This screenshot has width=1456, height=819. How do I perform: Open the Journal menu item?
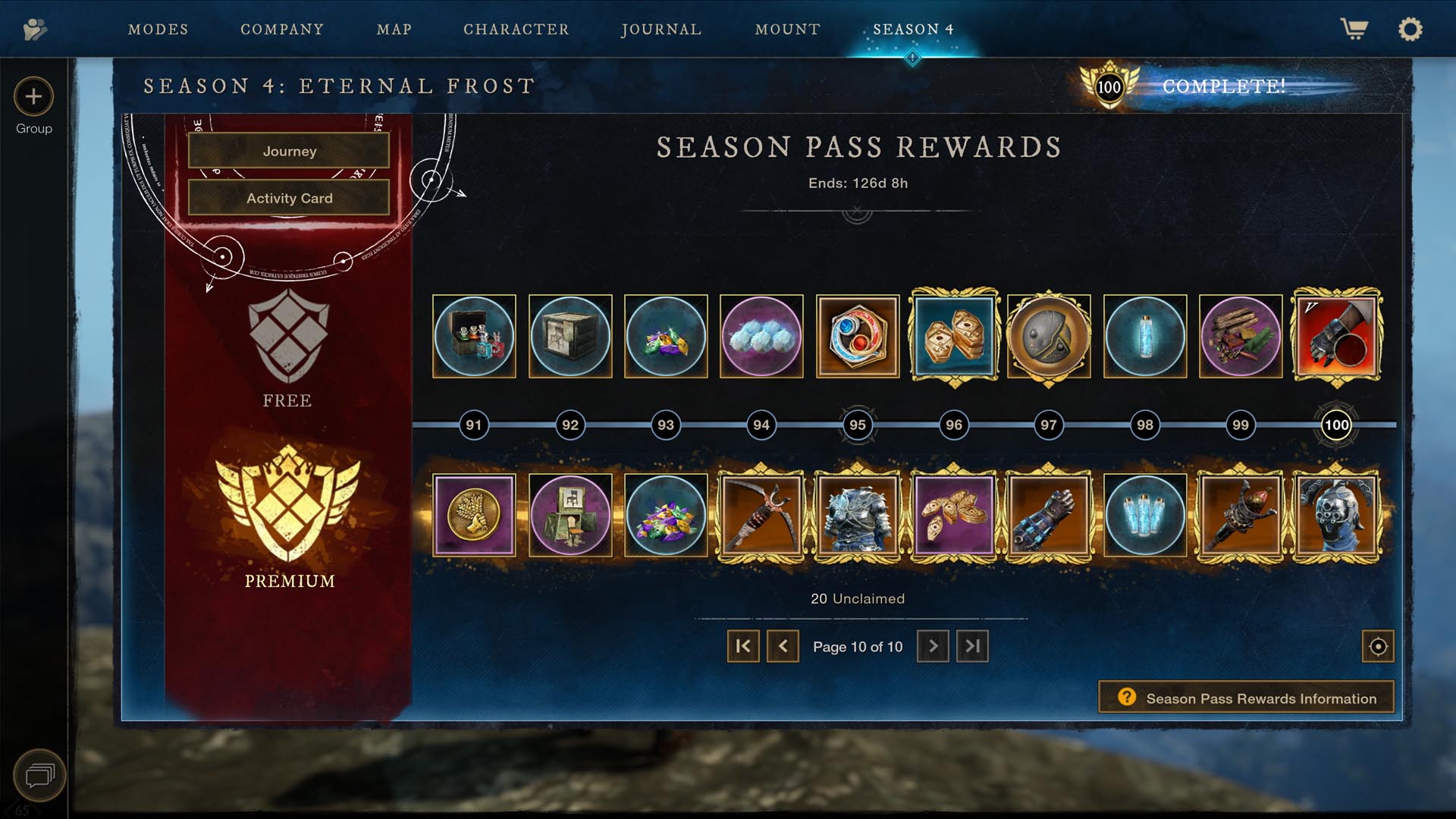661,30
